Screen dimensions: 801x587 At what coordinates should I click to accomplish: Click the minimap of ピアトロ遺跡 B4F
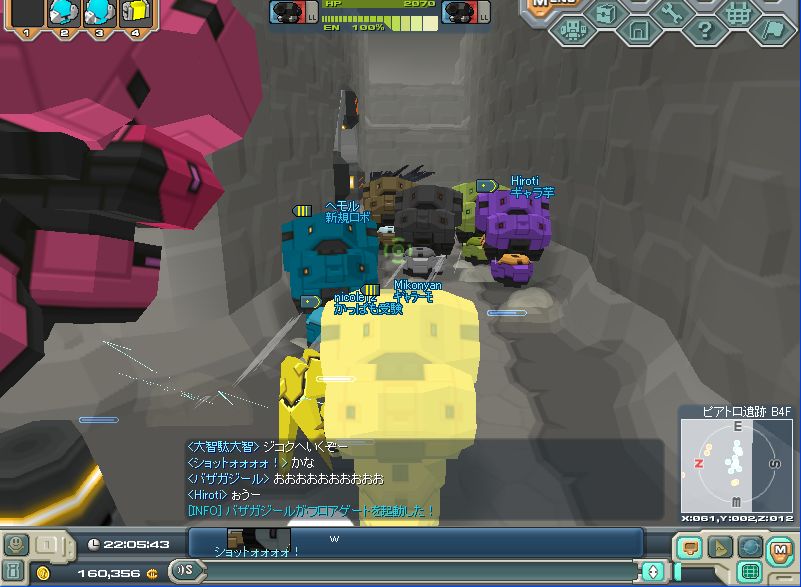point(738,464)
